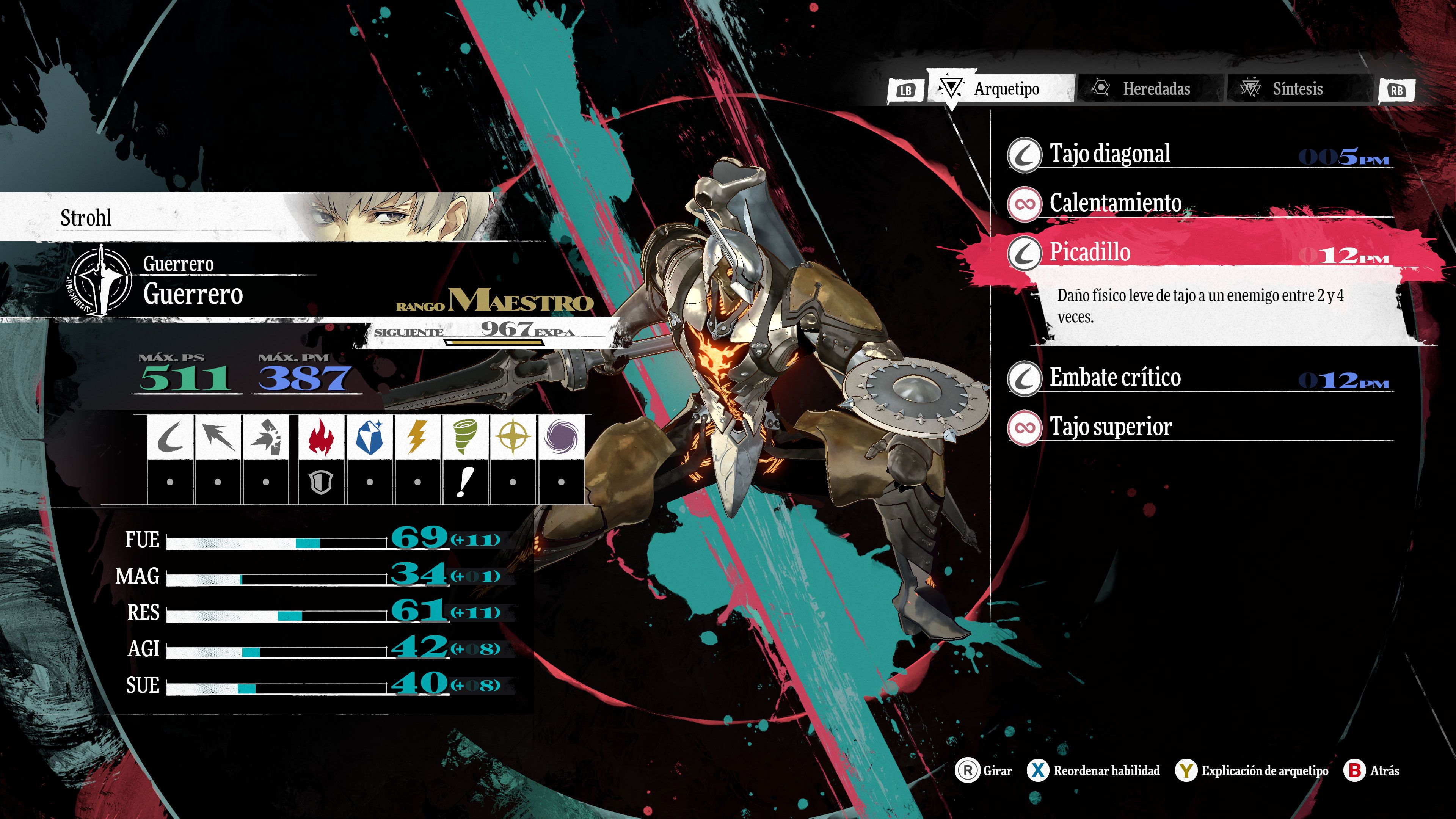The width and height of the screenshot is (1456, 819).
Task: Click the Reordenar habilidad option
Action: (1094, 770)
